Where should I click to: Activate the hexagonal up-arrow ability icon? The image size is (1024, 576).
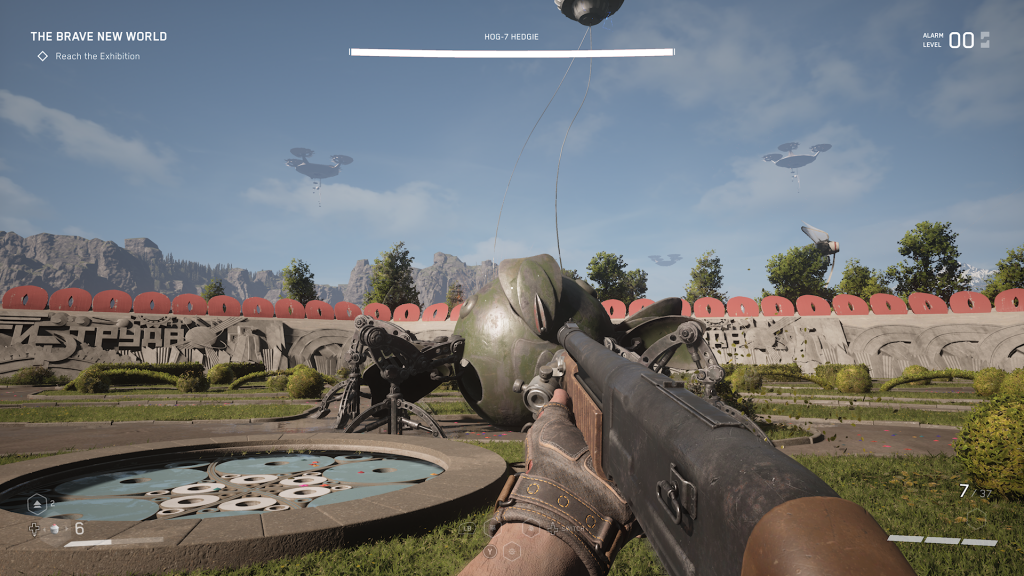pyautogui.click(x=36, y=504)
